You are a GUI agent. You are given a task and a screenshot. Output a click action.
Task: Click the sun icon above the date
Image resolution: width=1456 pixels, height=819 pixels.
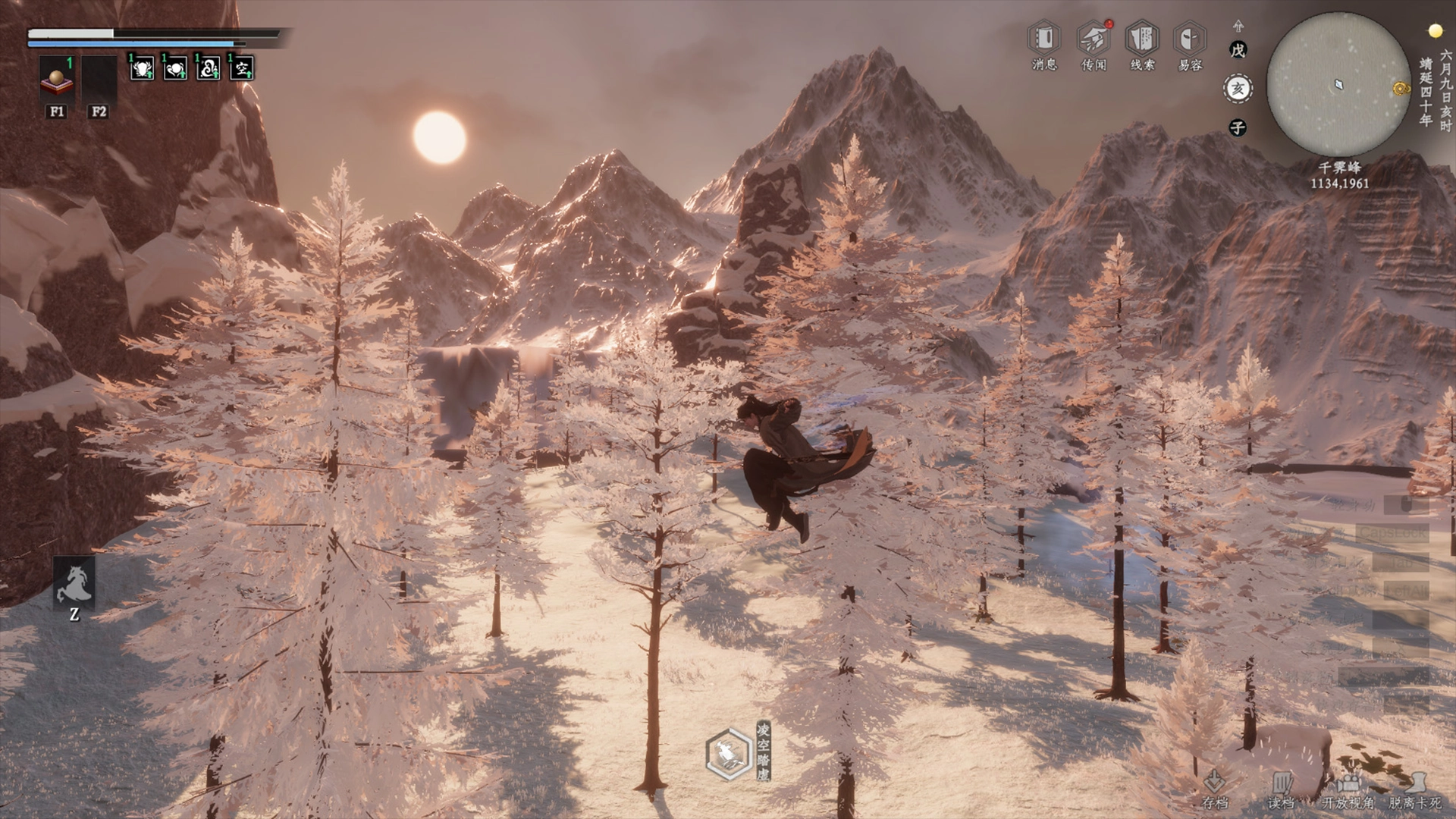tap(1435, 31)
